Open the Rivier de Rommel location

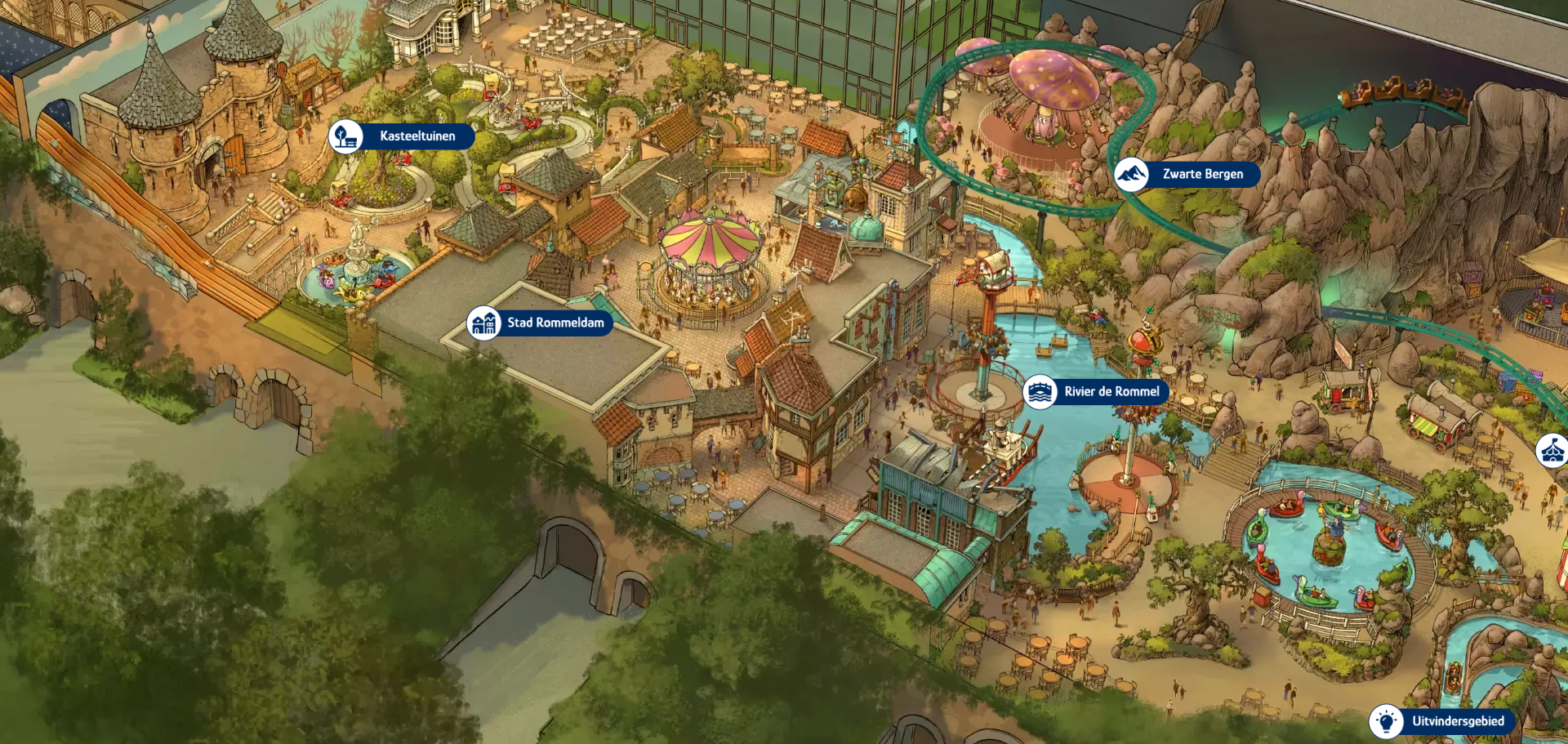pyautogui.click(x=1096, y=392)
